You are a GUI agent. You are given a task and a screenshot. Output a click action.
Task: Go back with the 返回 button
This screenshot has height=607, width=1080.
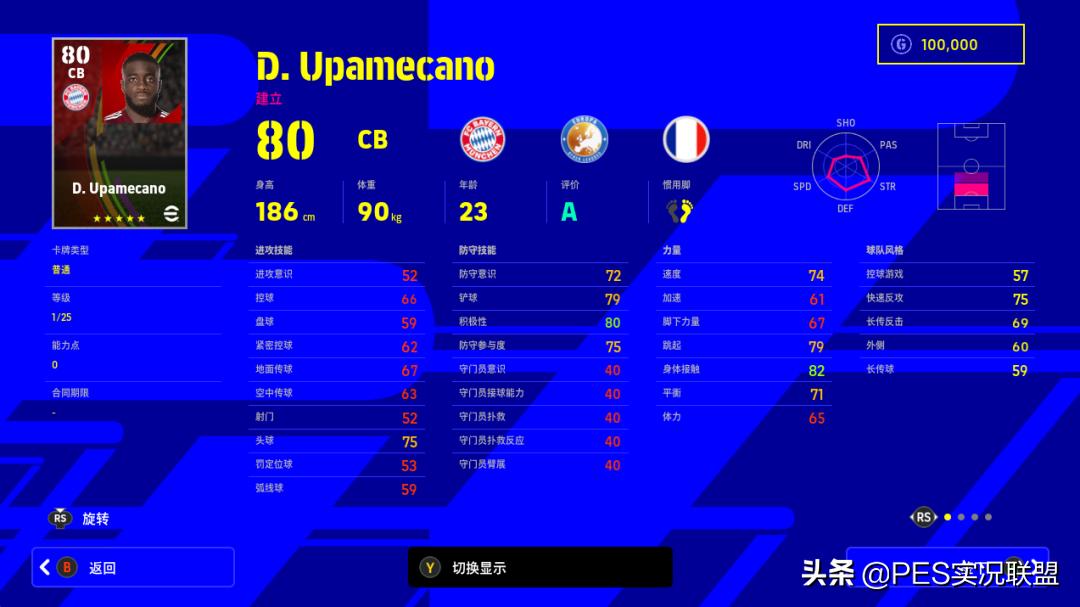(x=133, y=567)
